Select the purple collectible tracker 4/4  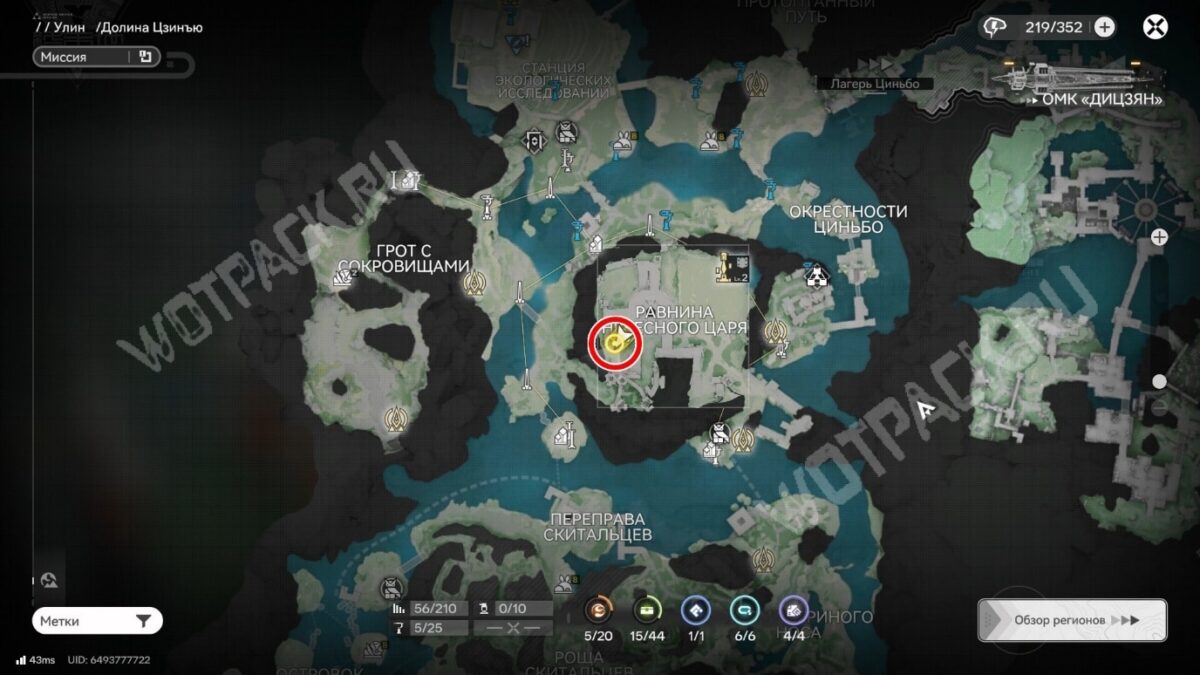794,609
